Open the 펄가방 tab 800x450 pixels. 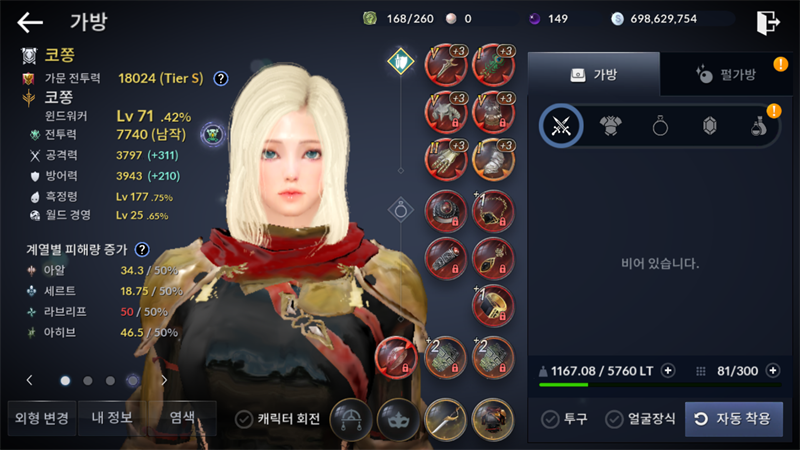725,74
